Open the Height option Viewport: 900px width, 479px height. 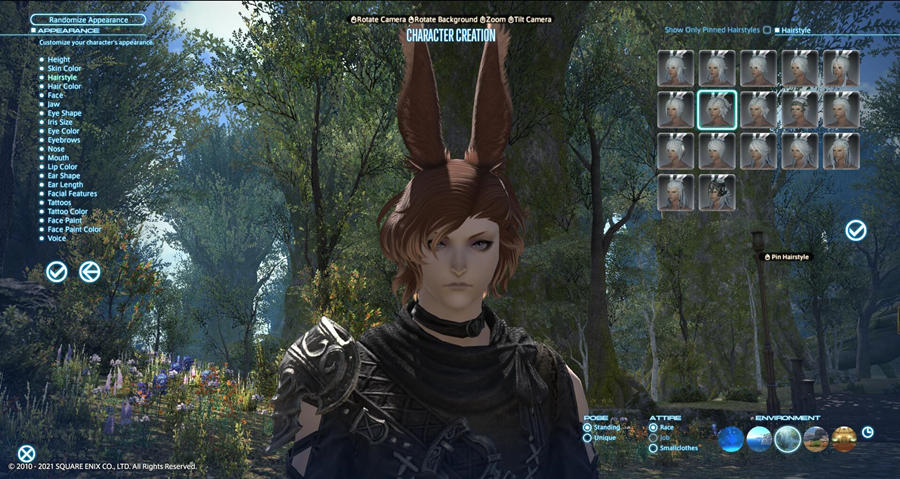pyautogui.click(x=58, y=59)
